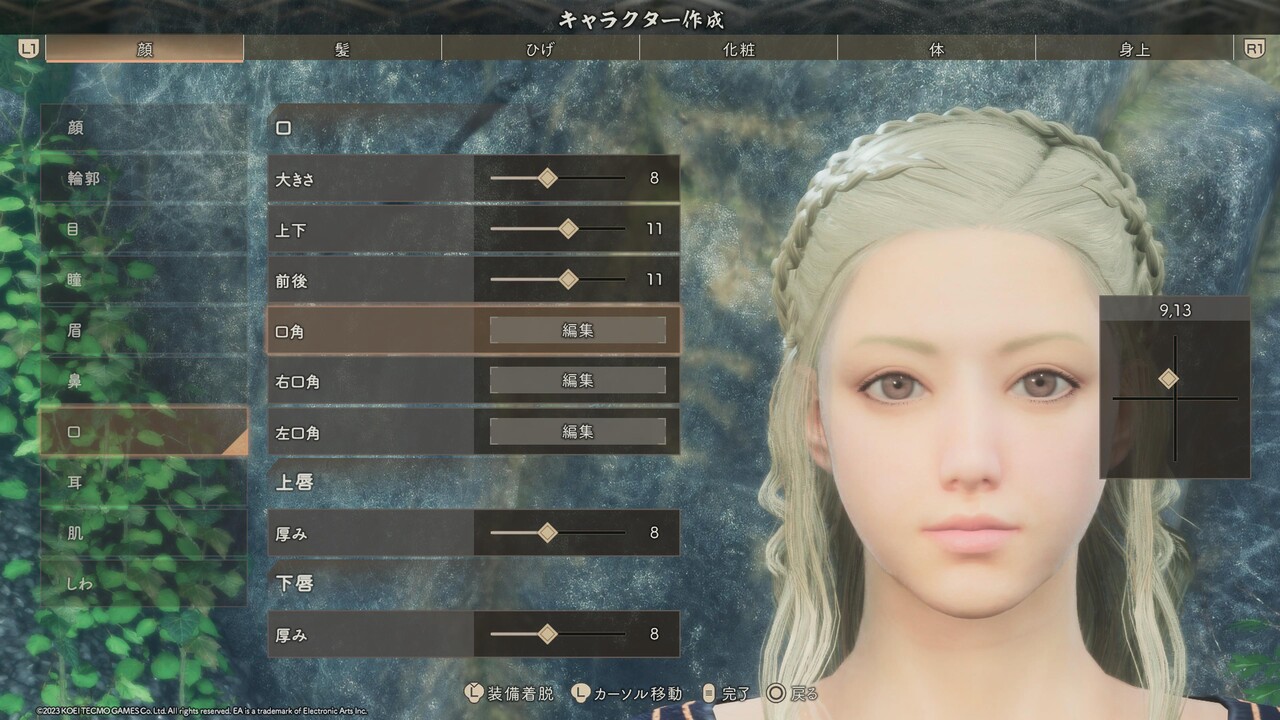Choose the 鼻 (nose) category
Image resolution: width=1280 pixels, height=720 pixels.
(143, 381)
